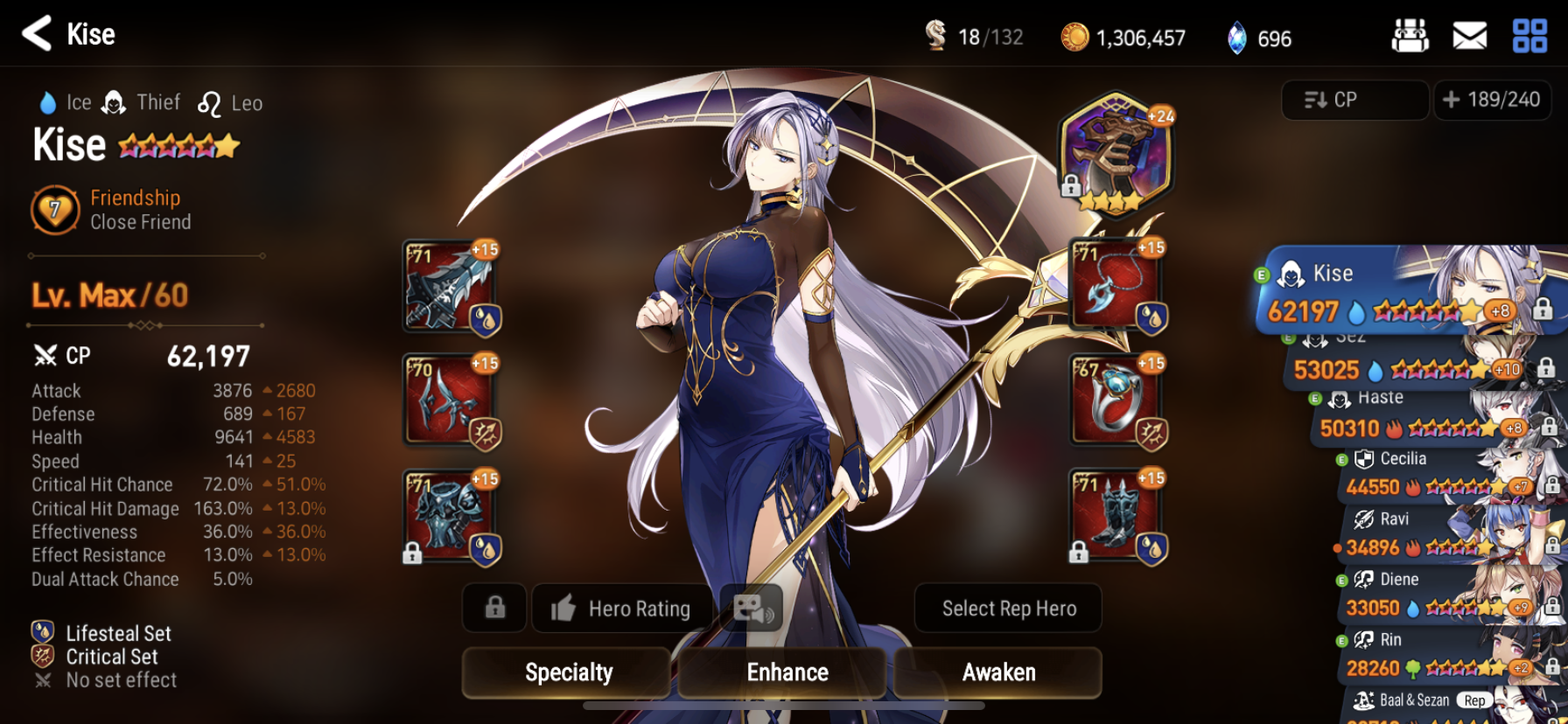View the equipped boots item
The width and height of the screenshot is (1568, 724).
tap(1115, 518)
